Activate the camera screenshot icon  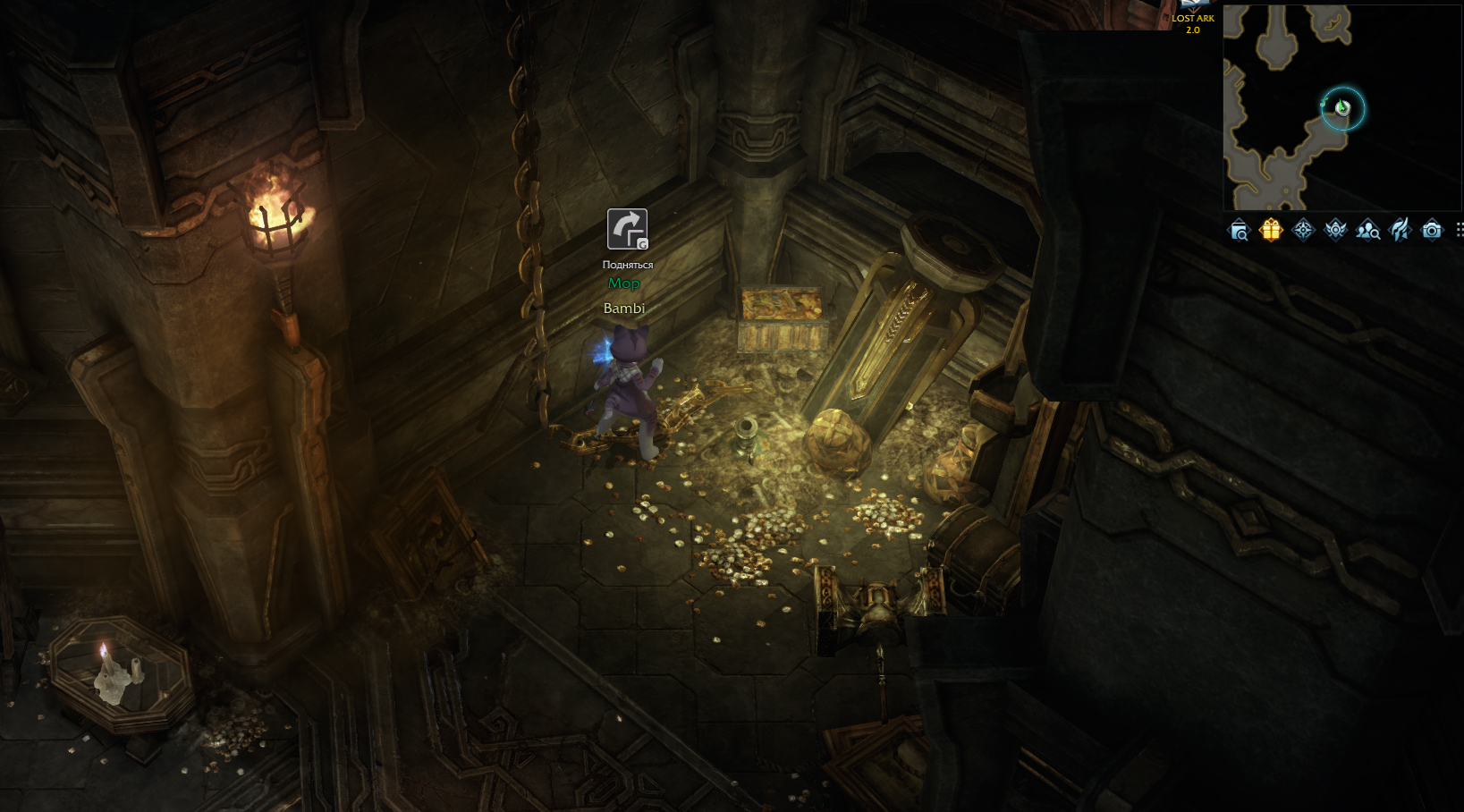pyautogui.click(x=1432, y=231)
